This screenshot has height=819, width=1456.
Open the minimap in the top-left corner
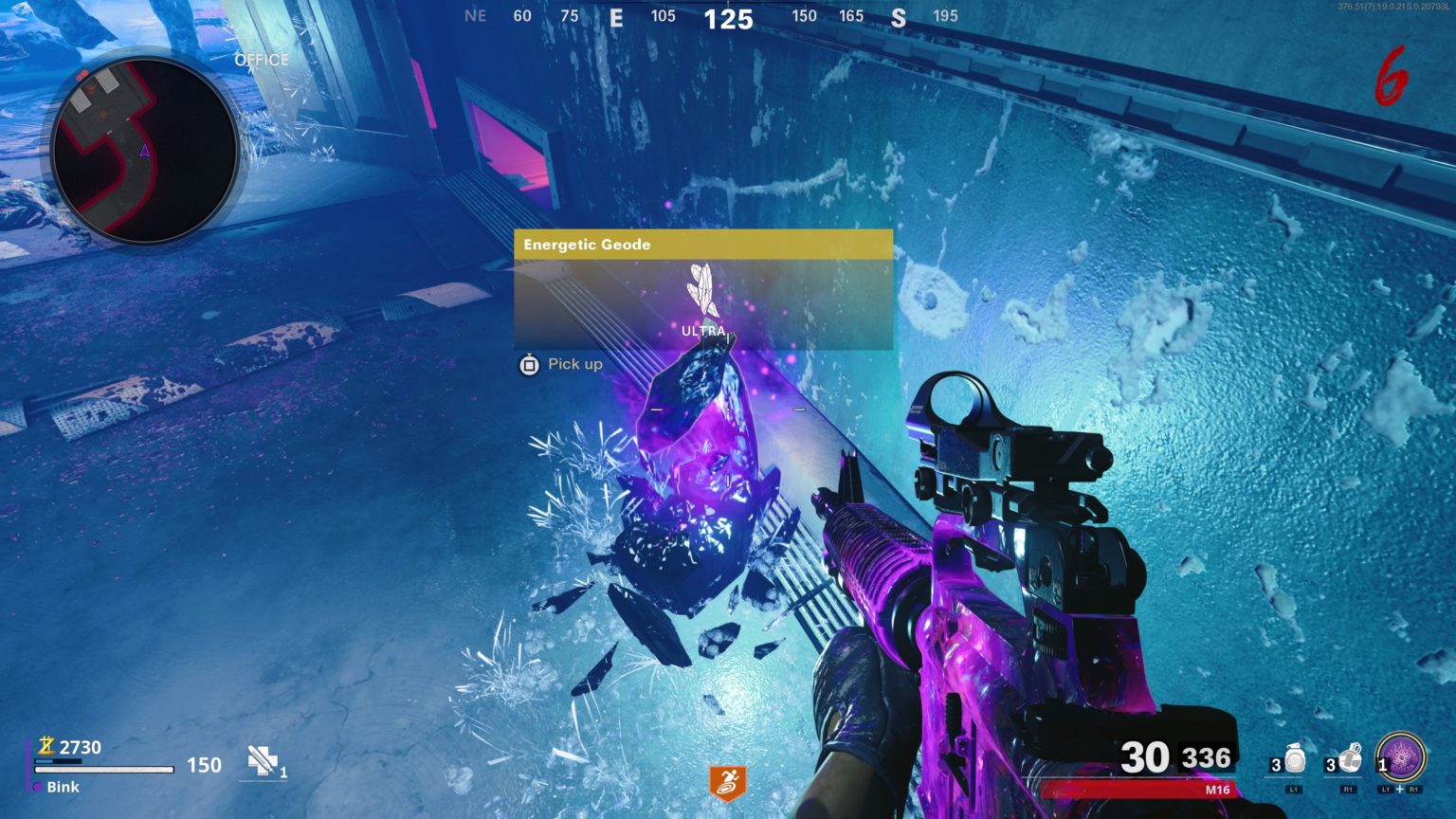click(x=144, y=147)
